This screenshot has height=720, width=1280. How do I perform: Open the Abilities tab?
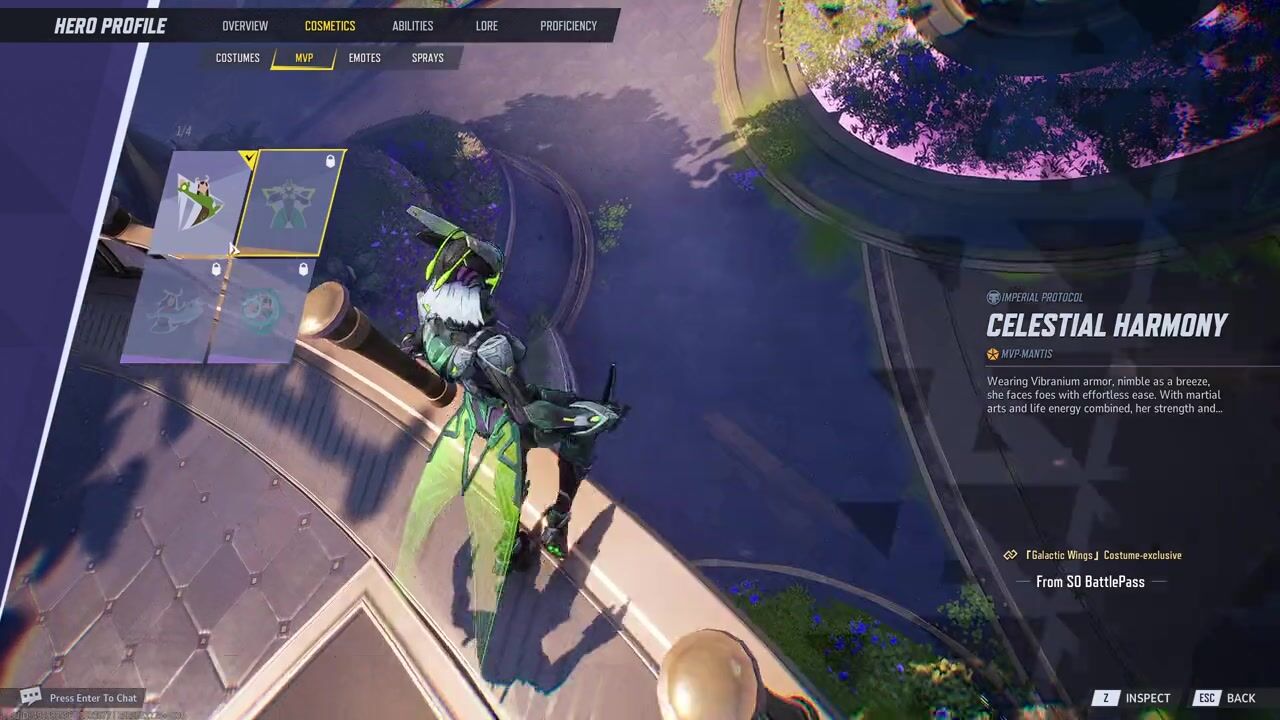tap(412, 26)
